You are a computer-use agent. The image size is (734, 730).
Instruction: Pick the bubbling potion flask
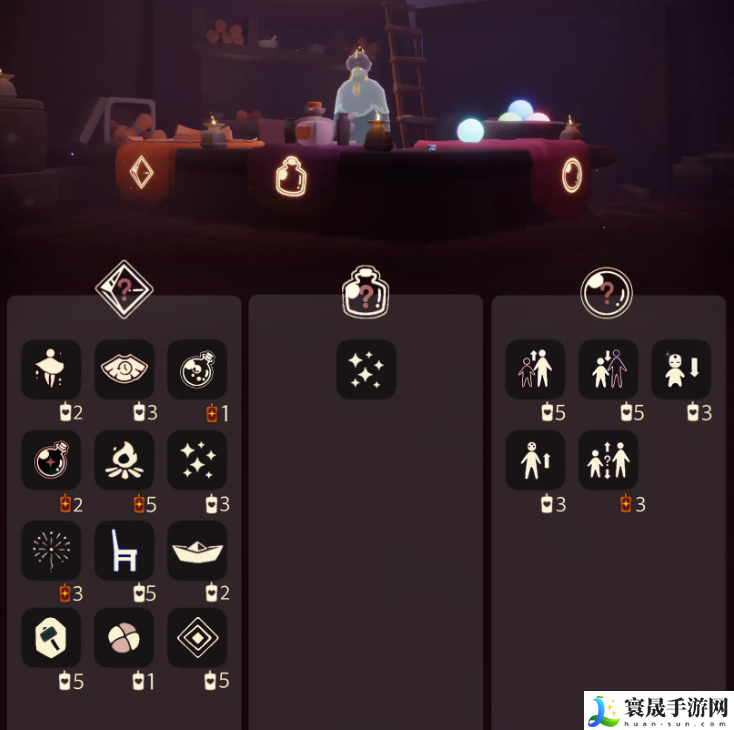pyautogui.click(x=196, y=369)
